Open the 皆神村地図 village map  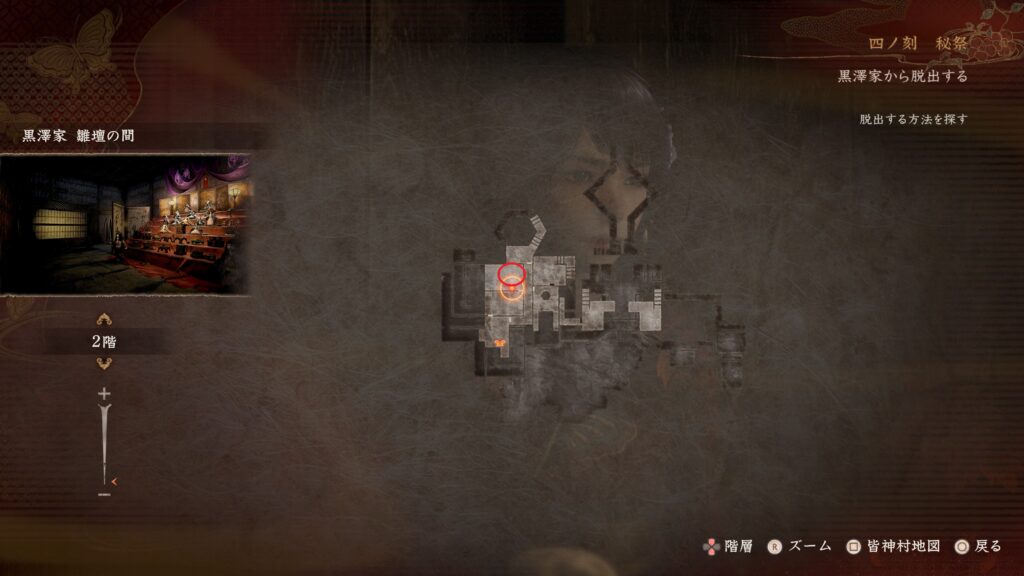[893, 546]
